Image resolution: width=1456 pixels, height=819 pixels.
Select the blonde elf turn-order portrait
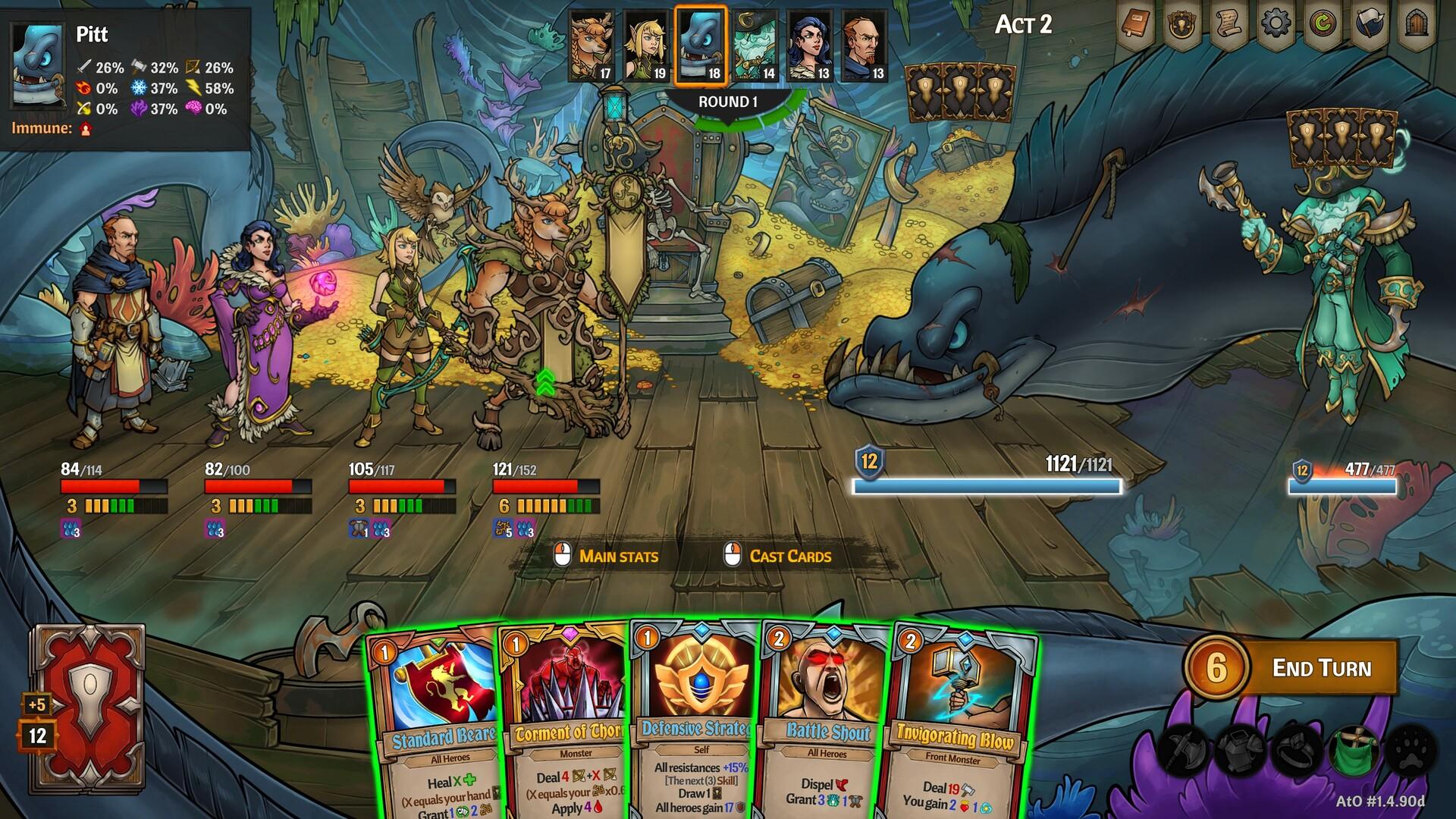coord(646,45)
